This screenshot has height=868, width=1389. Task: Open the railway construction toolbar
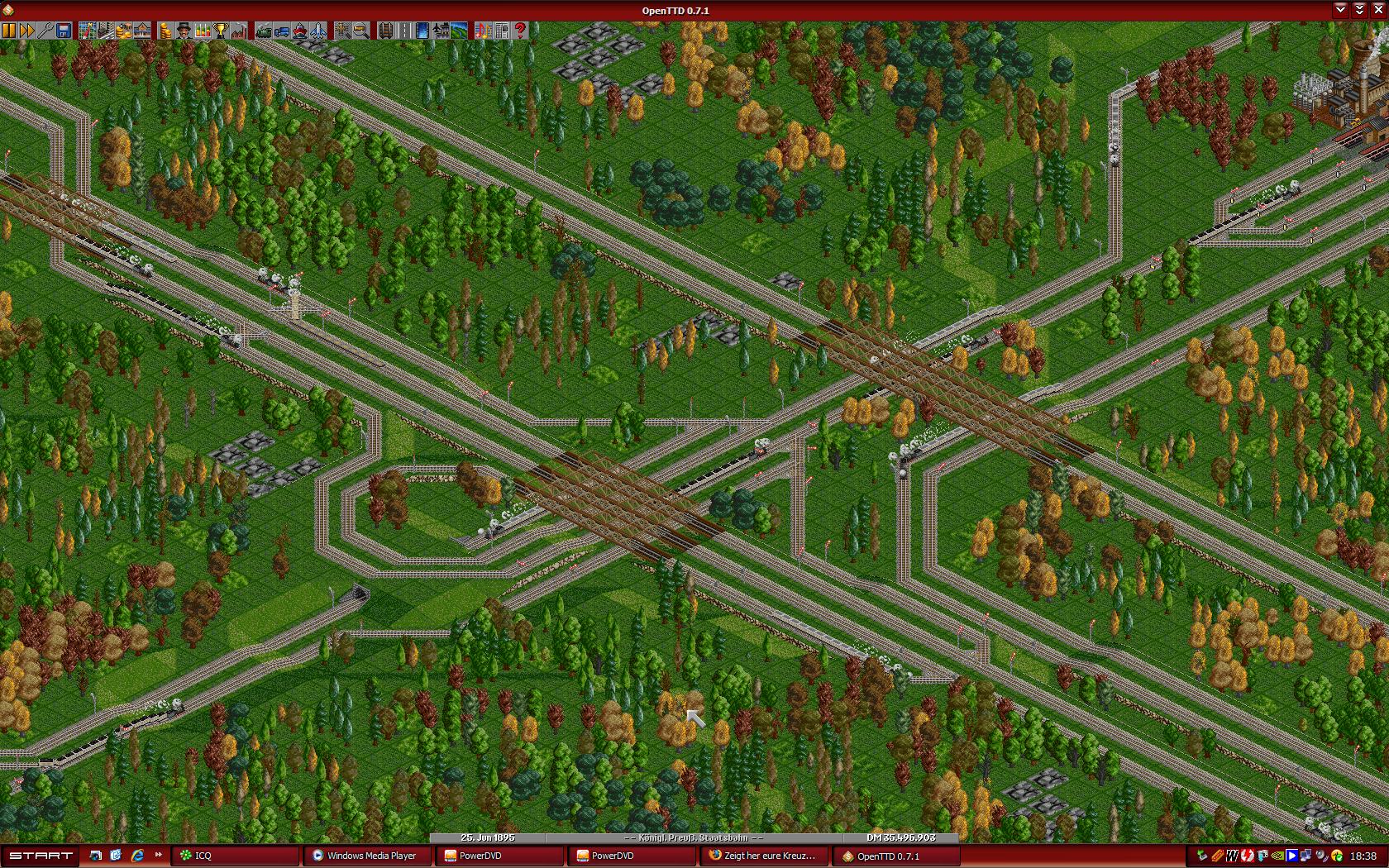(x=386, y=31)
